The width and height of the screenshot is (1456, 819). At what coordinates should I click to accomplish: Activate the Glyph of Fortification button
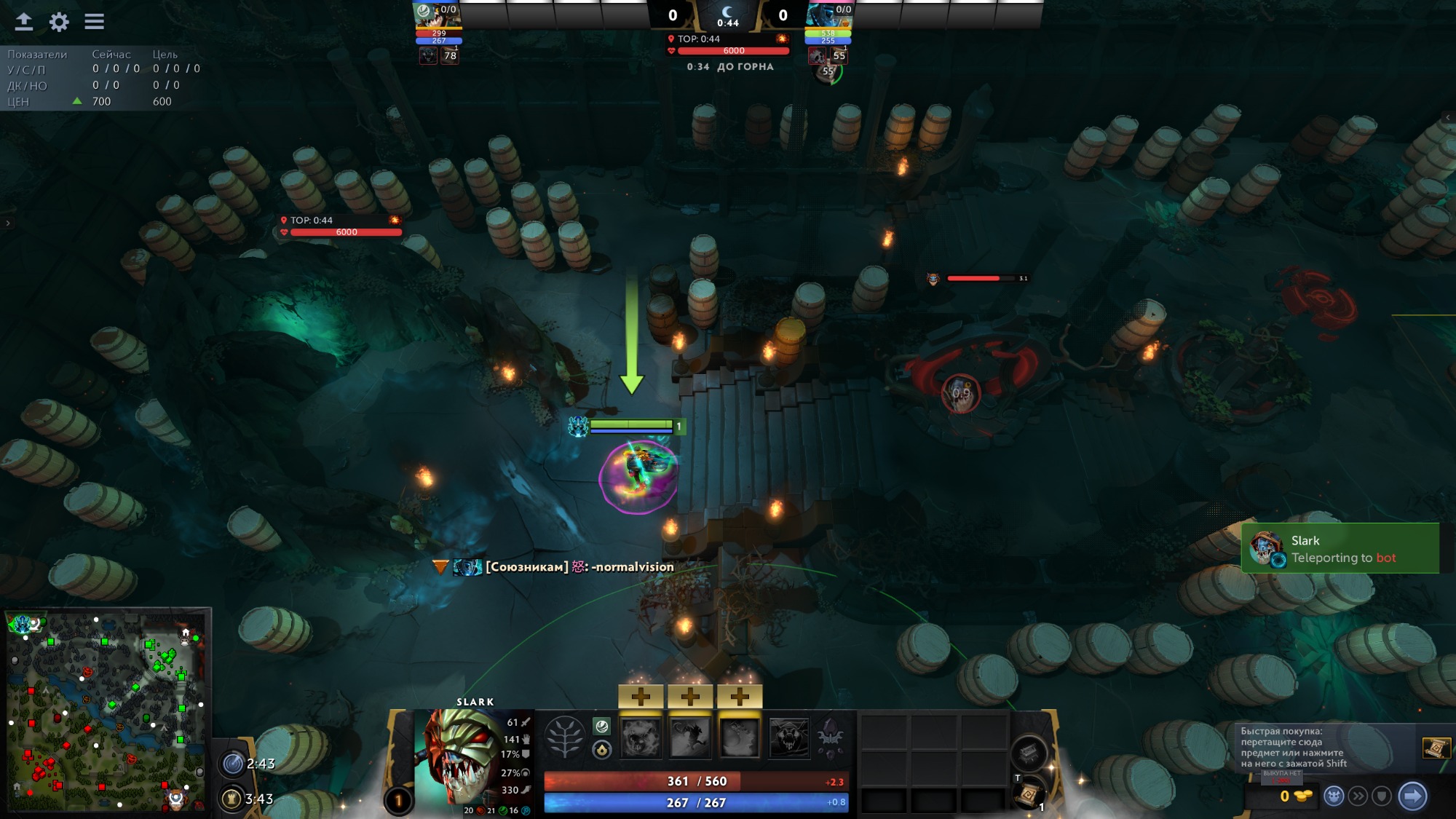[232, 799]
